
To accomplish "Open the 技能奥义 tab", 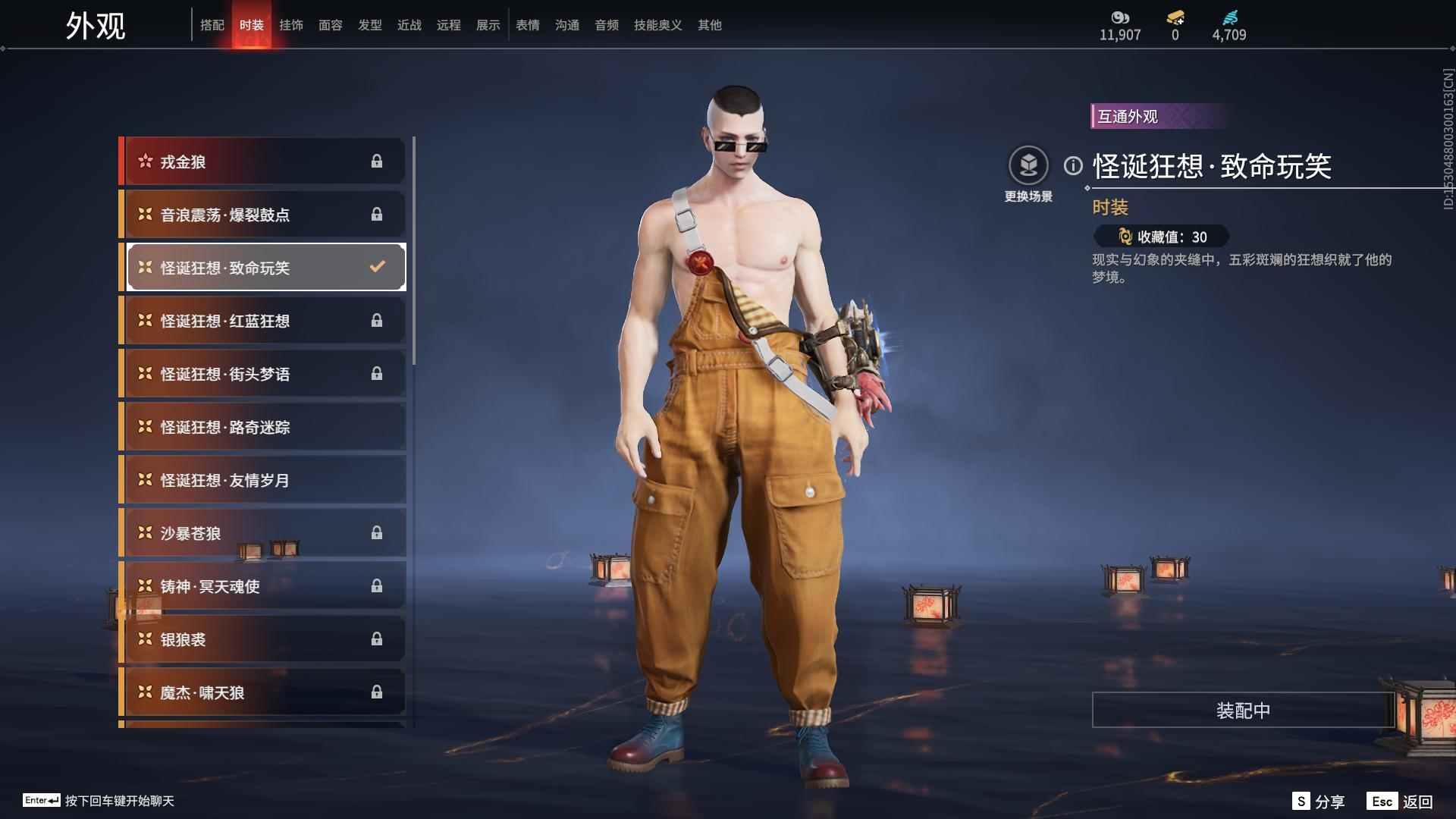I will (x=657, y=25).
